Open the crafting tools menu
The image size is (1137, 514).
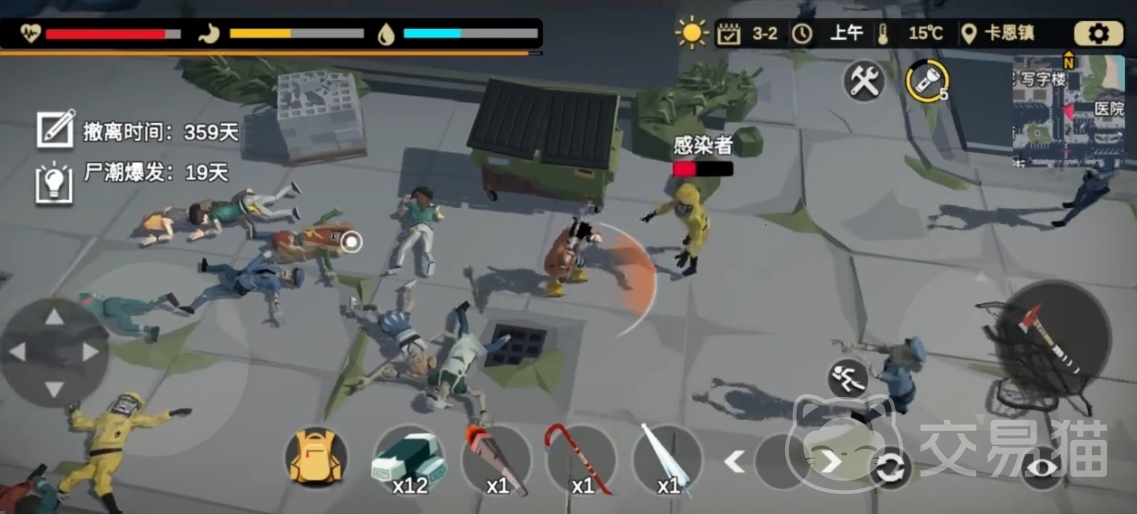[864, 80]
